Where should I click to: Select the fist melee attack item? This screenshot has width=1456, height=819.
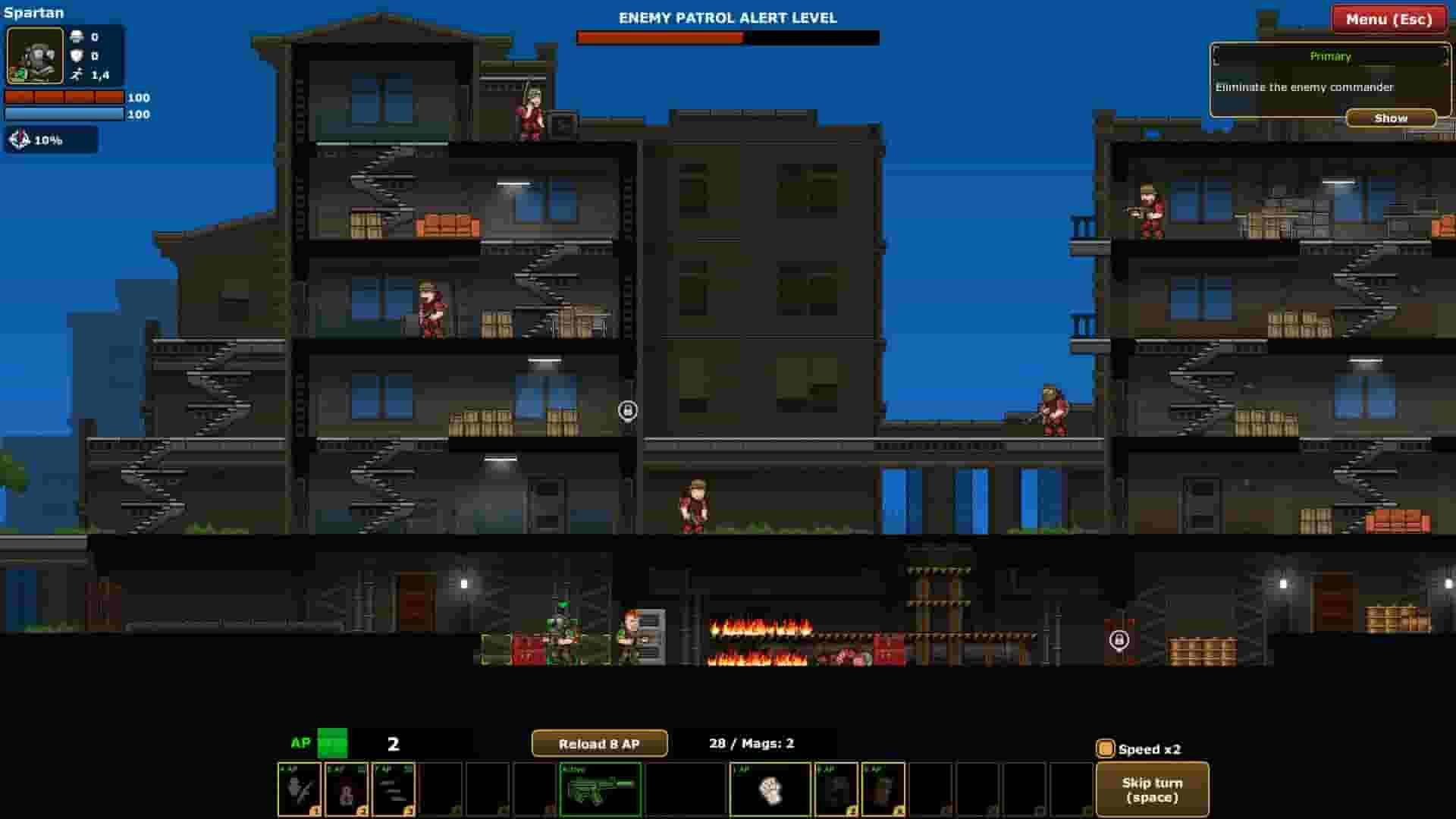(x=770, y=789)
